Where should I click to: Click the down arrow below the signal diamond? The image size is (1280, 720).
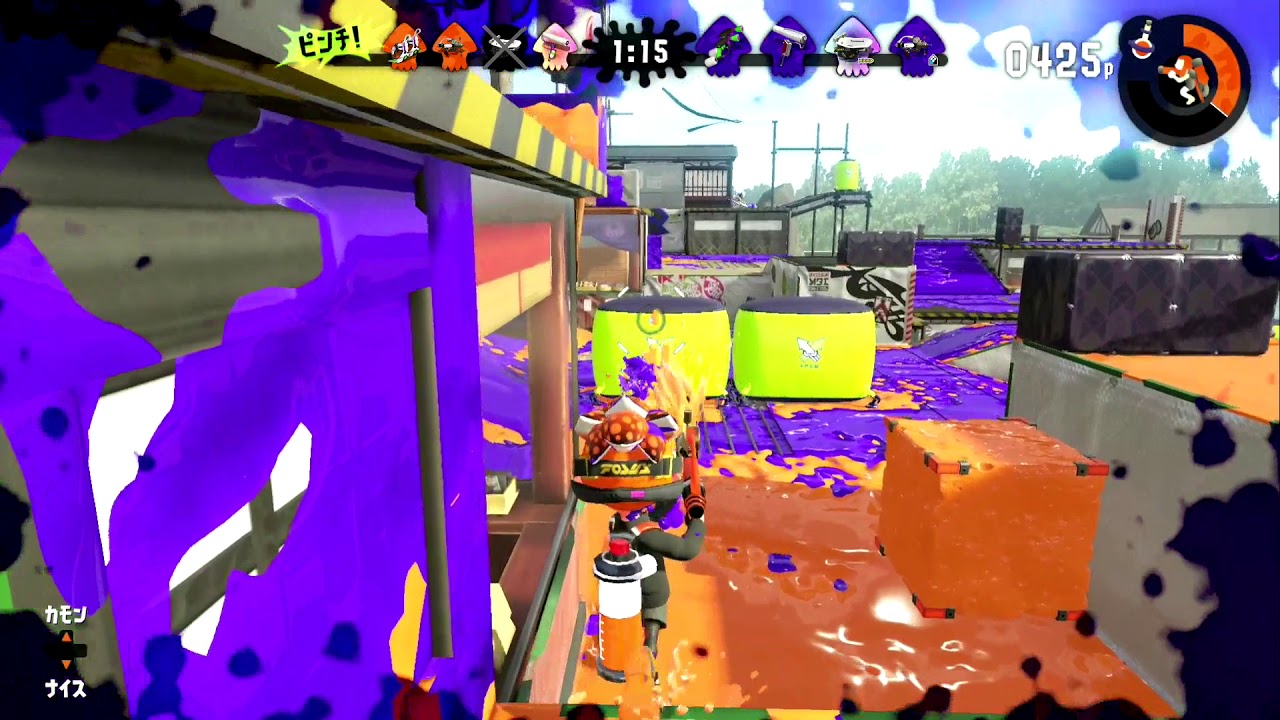67,664
